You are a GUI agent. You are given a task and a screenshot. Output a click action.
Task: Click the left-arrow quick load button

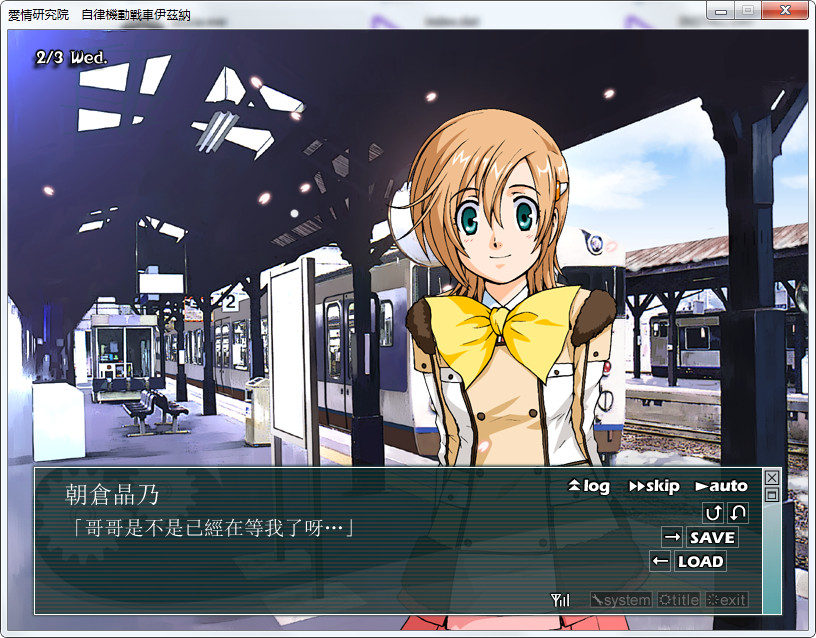(660, 561)
